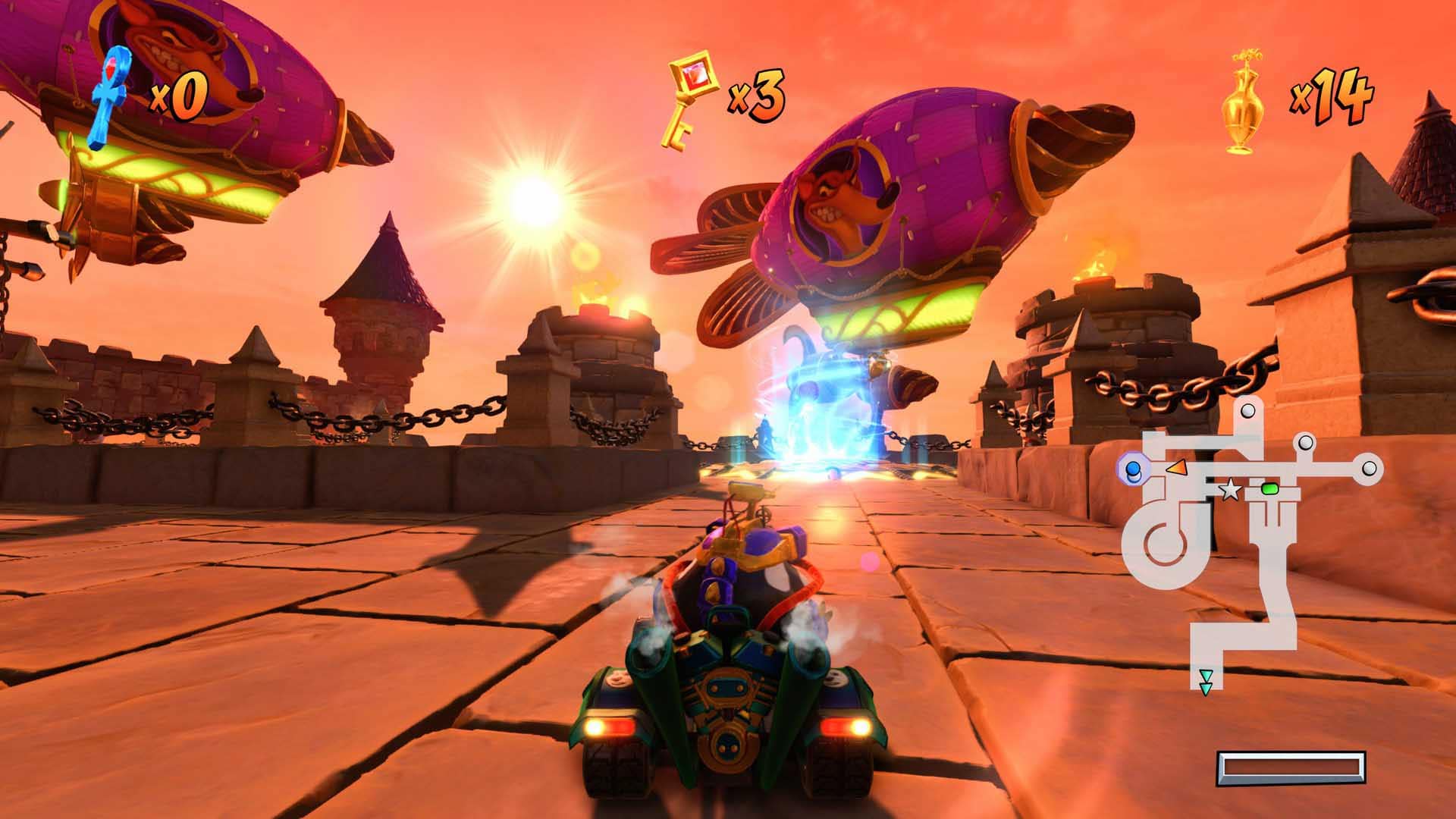This screenshot has width=1456, height=819.
Task: Choose the teal triangles at minimap bottom
Action: [x=1205, y=682]
